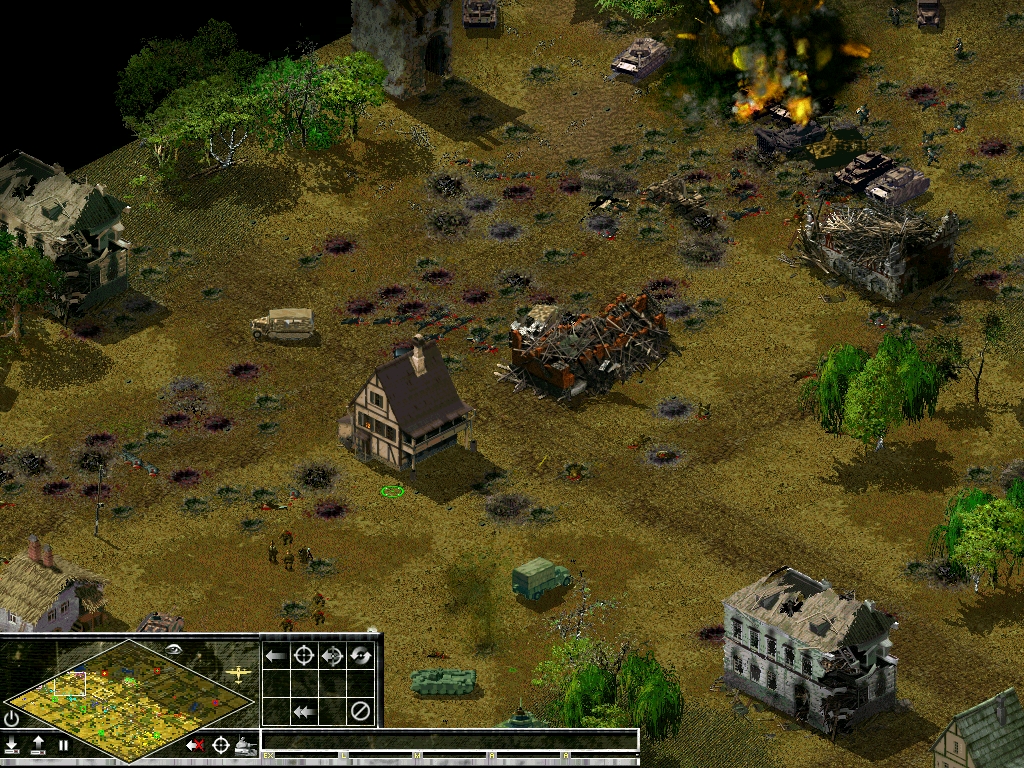Choose the crosshair attack command
Image resolution: width=1024 pixels, height=768 pixels.
pos(304,656)
